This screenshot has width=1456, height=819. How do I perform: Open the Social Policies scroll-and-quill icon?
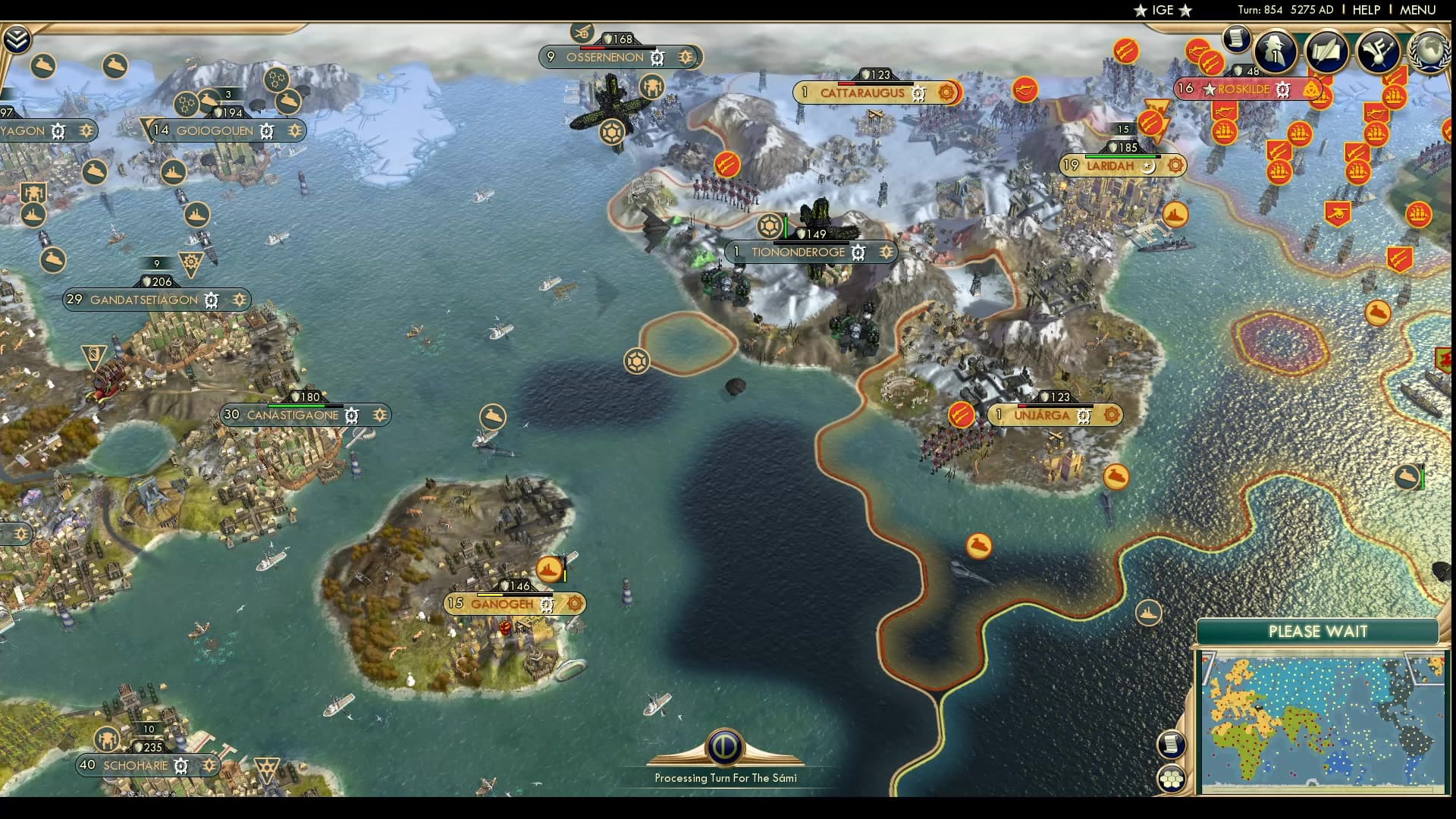click(1326, 52)
